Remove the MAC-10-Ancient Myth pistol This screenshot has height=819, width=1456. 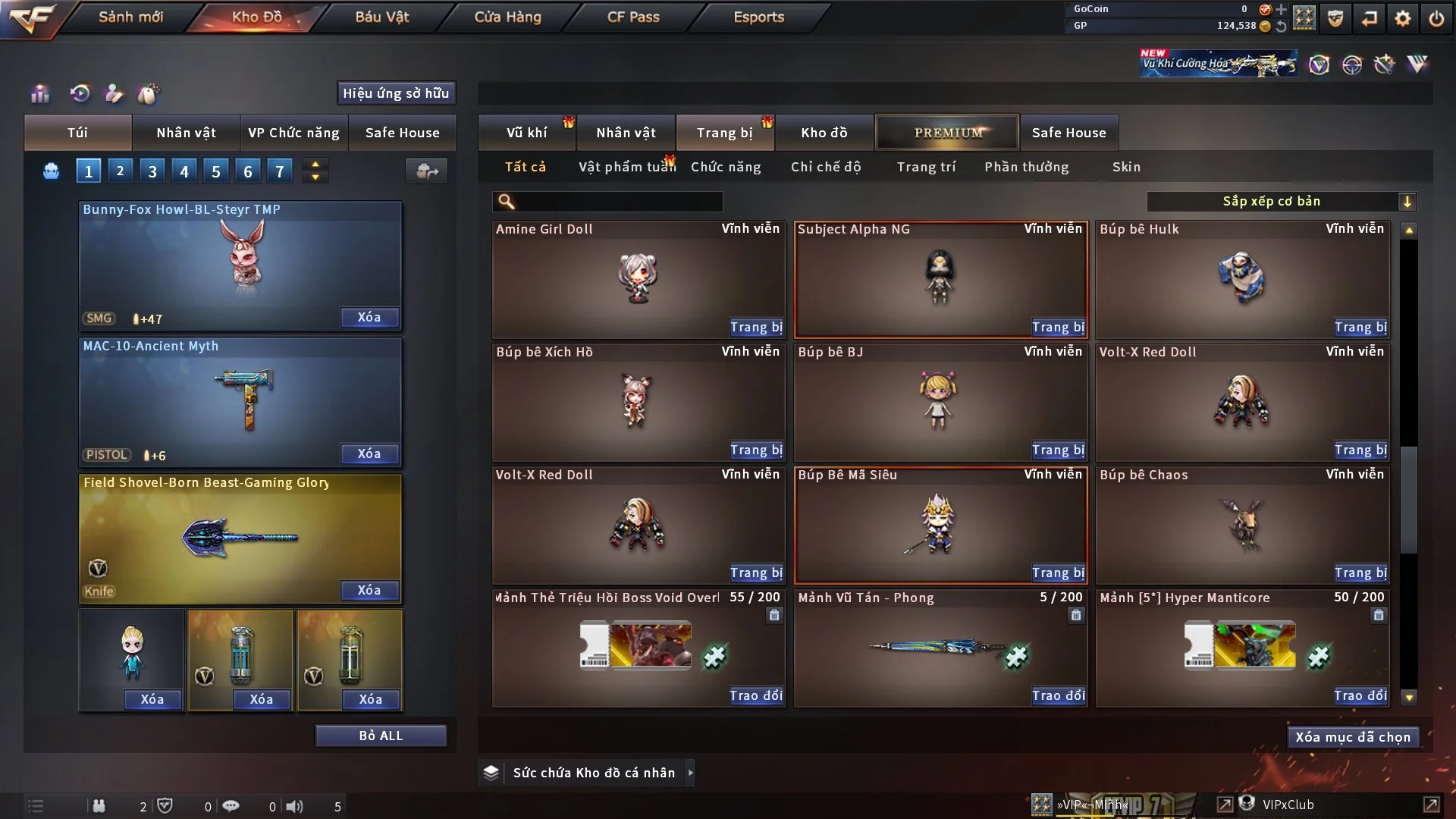(369, 453)
